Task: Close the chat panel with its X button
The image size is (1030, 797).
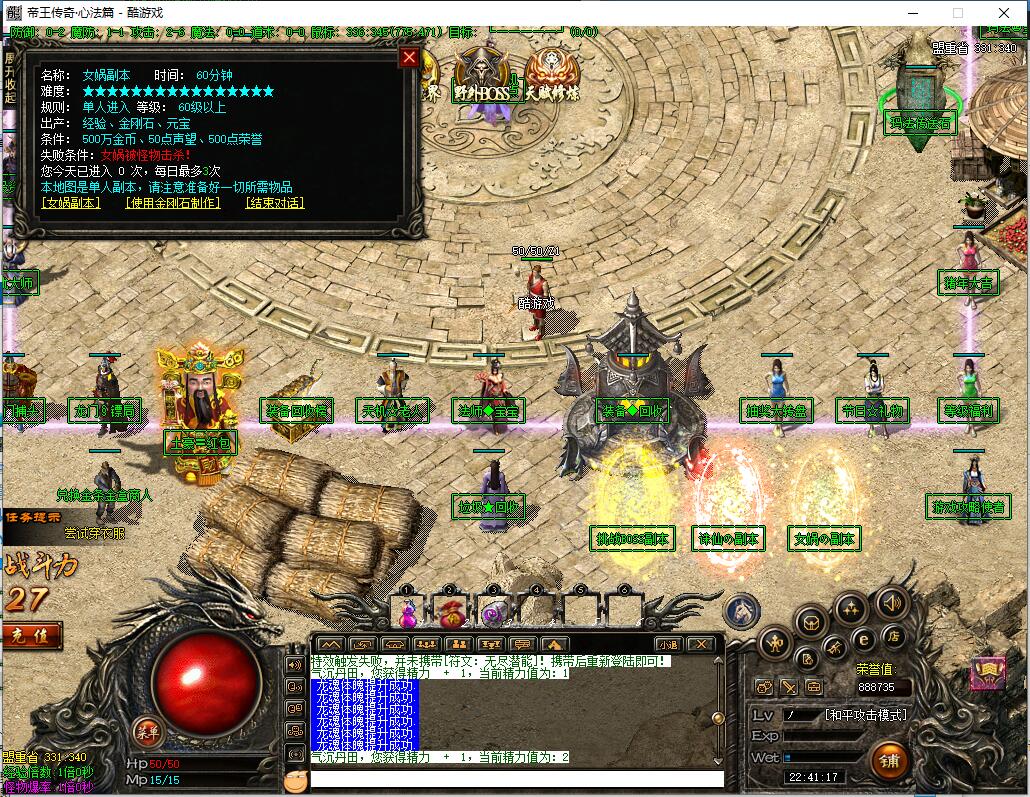Action: coord(701,645)
